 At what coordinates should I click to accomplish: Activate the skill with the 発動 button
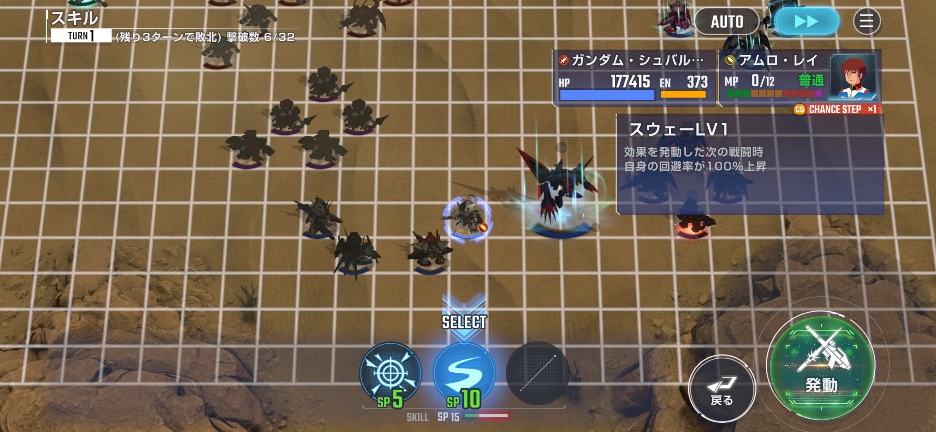[x=821, y=360]
